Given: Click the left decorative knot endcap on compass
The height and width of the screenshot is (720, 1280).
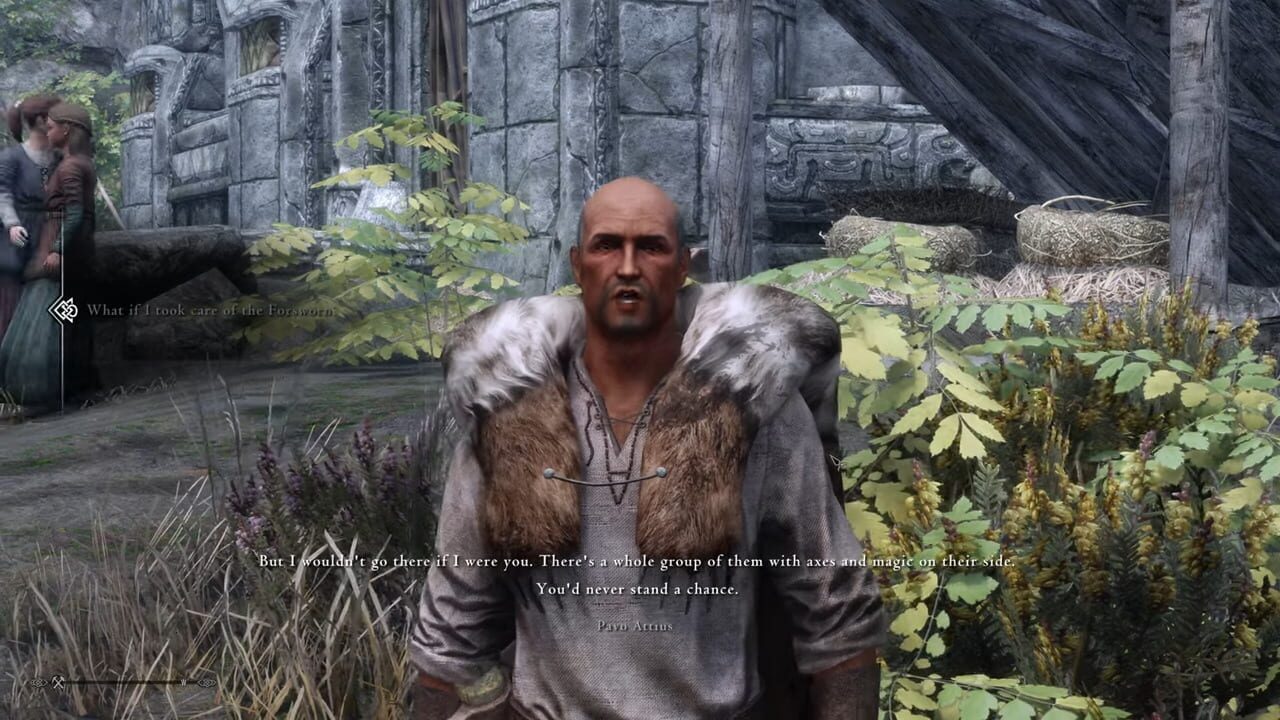Looking at the screenshot, I should (x=38, y=684).
